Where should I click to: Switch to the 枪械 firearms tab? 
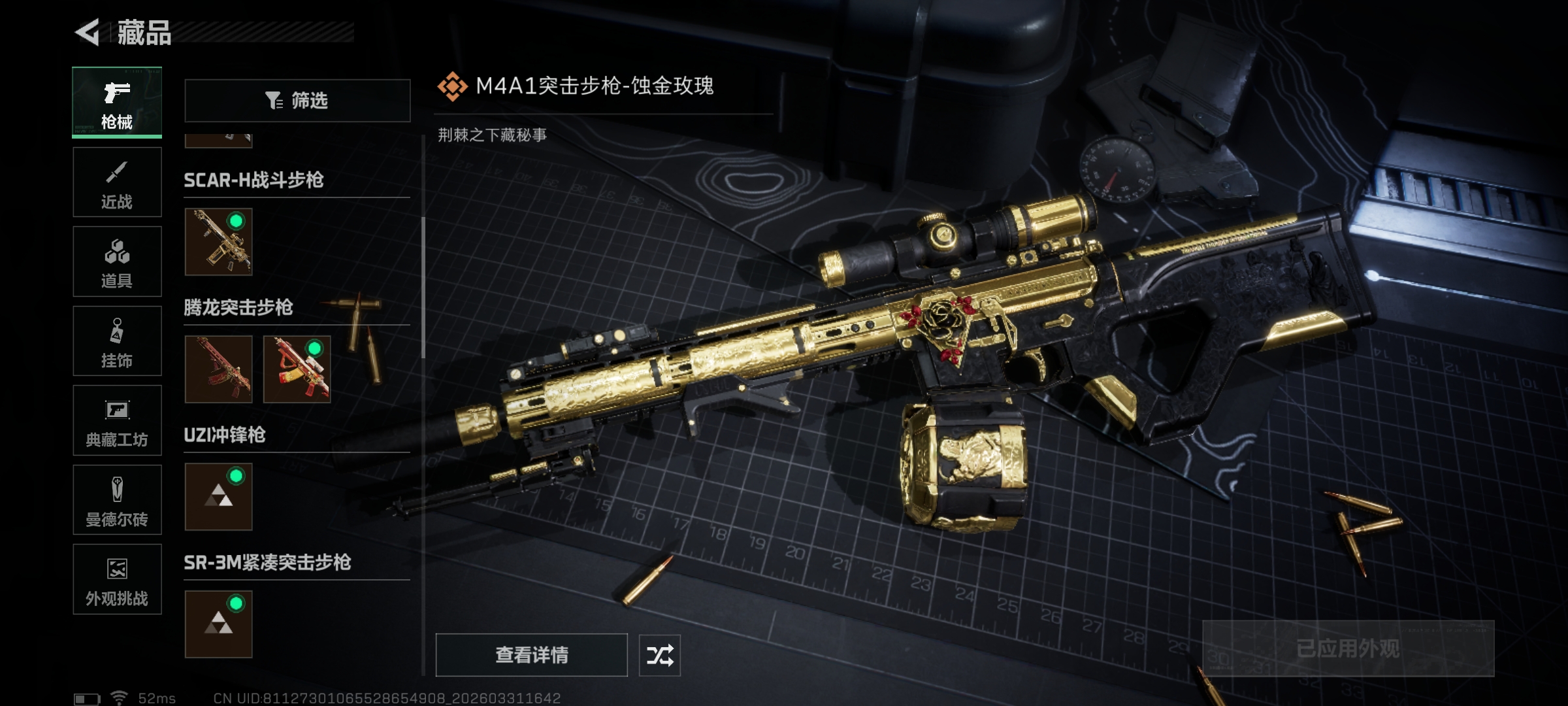click(x=117, y=103)
